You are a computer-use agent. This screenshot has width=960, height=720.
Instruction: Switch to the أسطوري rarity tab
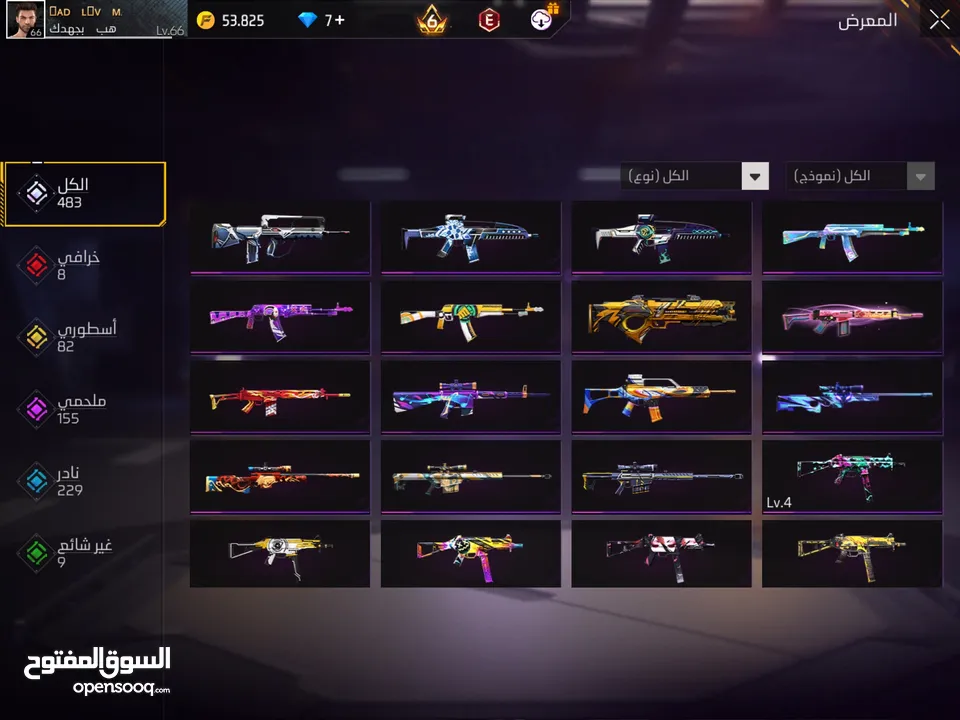70,337
